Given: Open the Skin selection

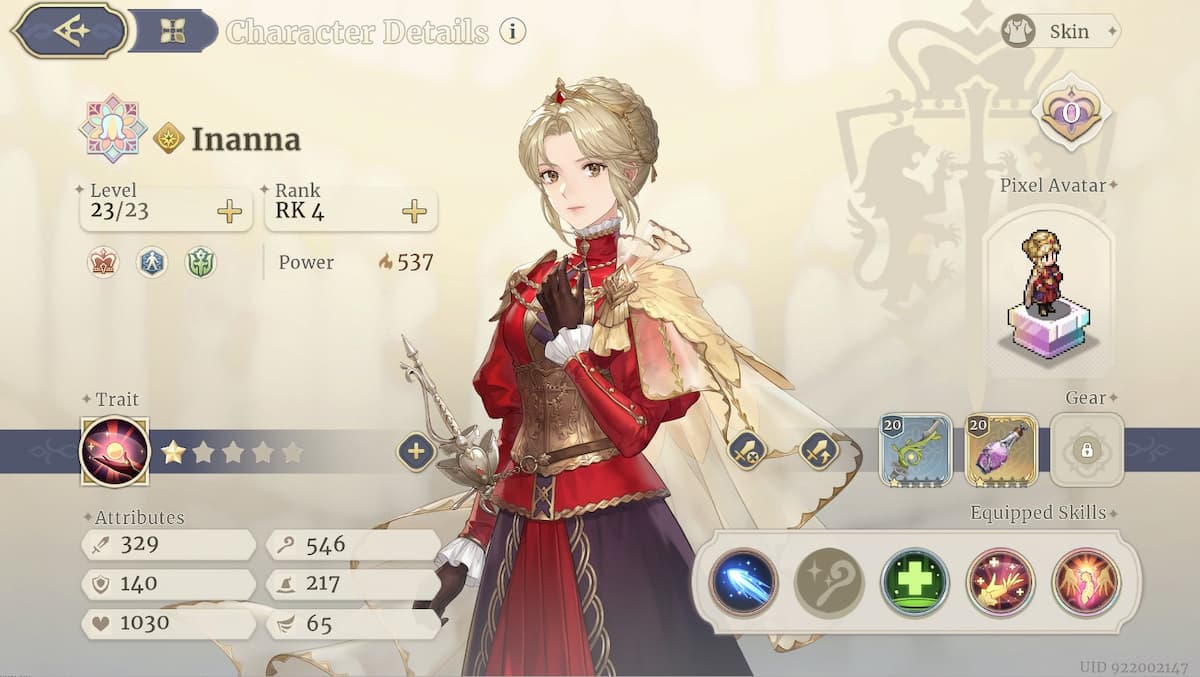Looking at the screenshot, I should (x=1061, y=31).
